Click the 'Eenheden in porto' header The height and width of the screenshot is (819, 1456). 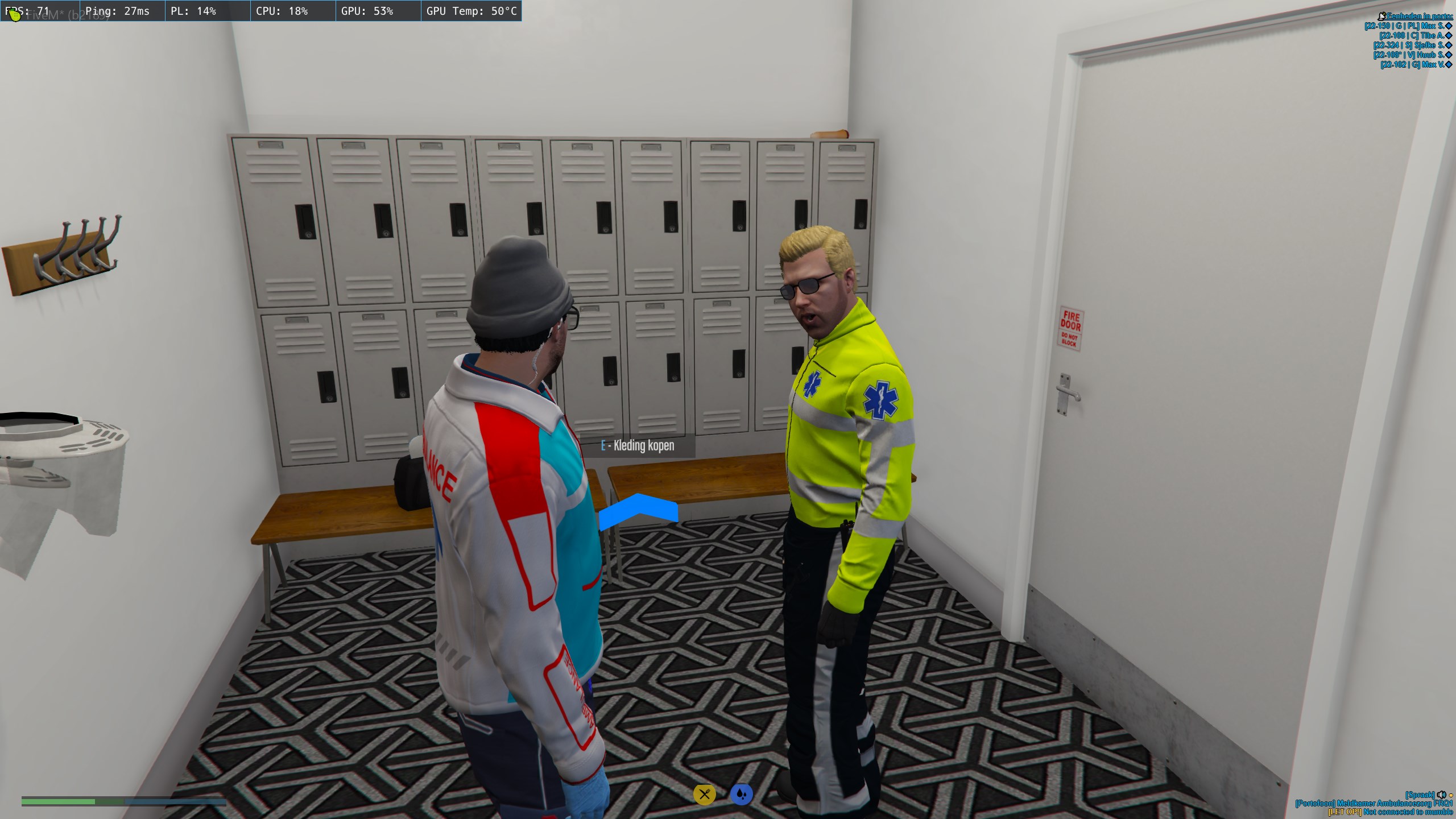point(1419,16)
